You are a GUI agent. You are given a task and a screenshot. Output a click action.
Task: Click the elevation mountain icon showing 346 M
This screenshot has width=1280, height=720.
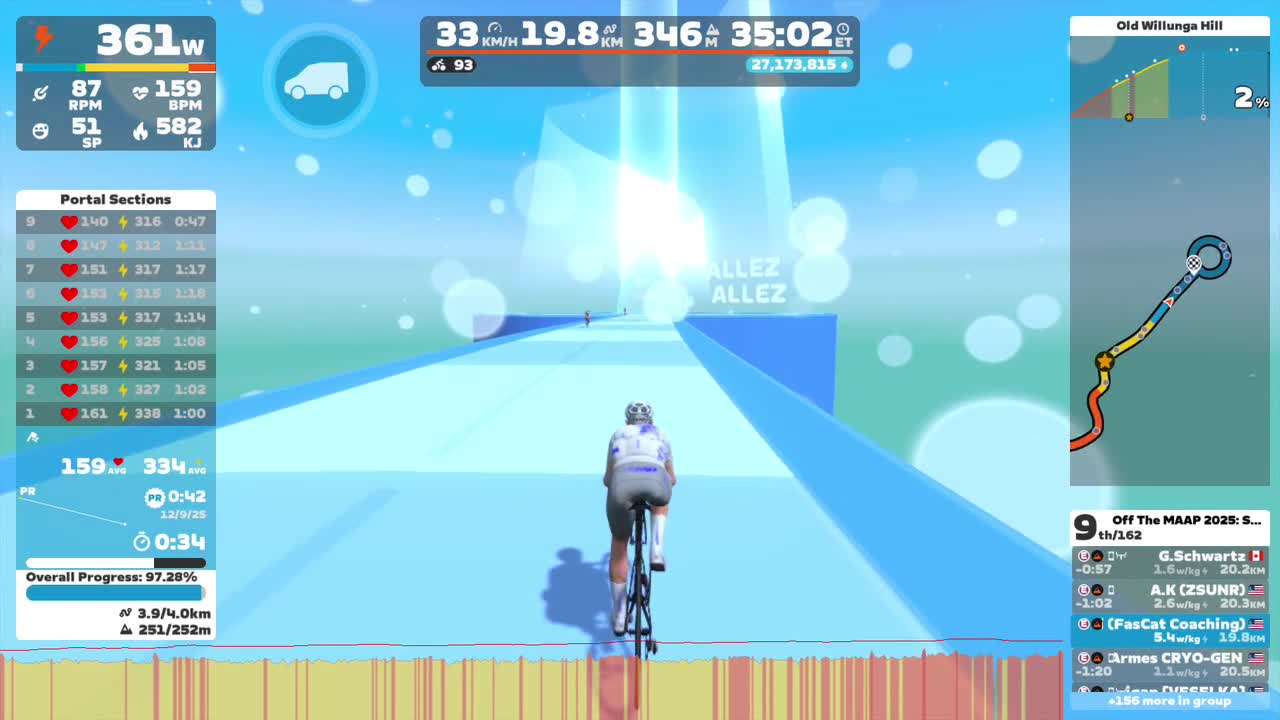pos(712,30)
